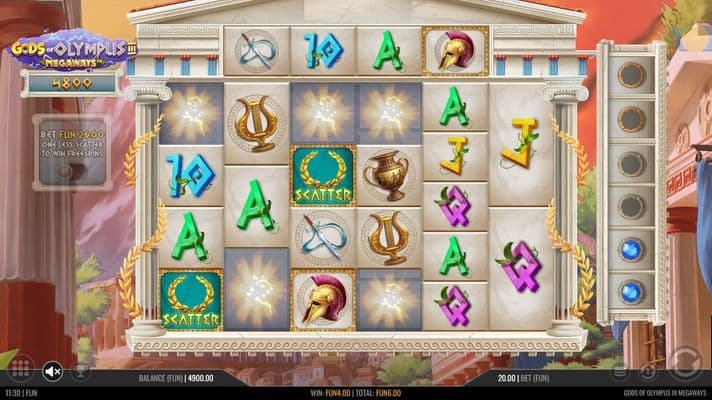Open the bet coin-stack selector
This screenshot has width=712, height=400.
pos(619,372)
